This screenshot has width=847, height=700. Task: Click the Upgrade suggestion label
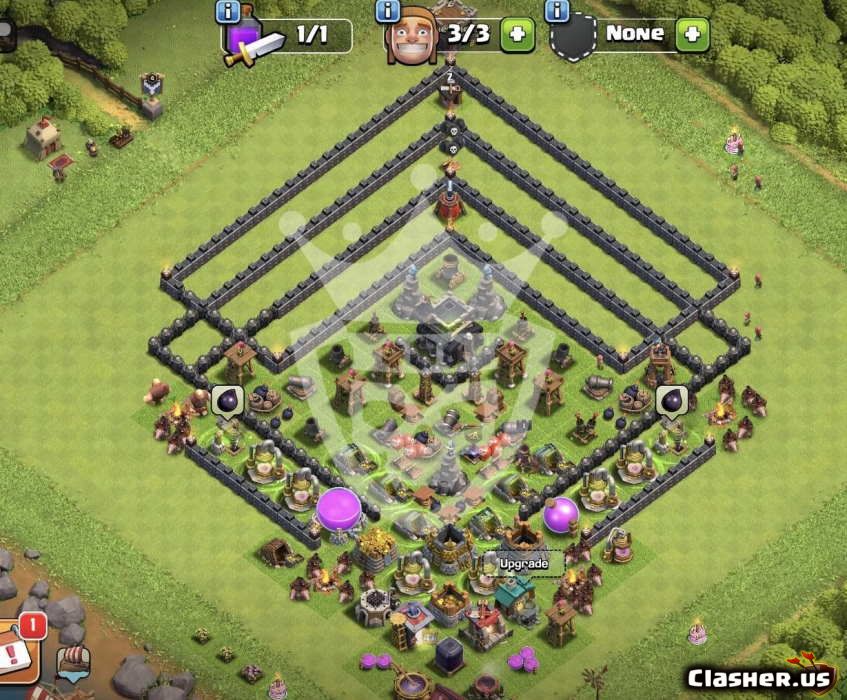(524, 563)
